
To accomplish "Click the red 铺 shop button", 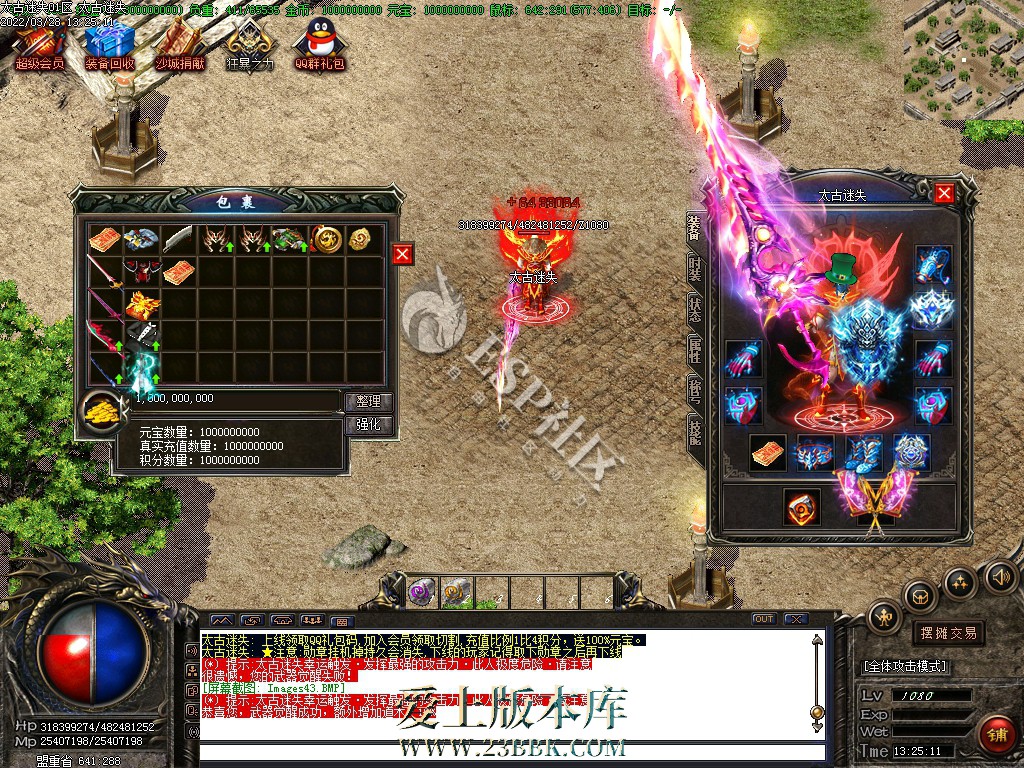I will (996, 735).
